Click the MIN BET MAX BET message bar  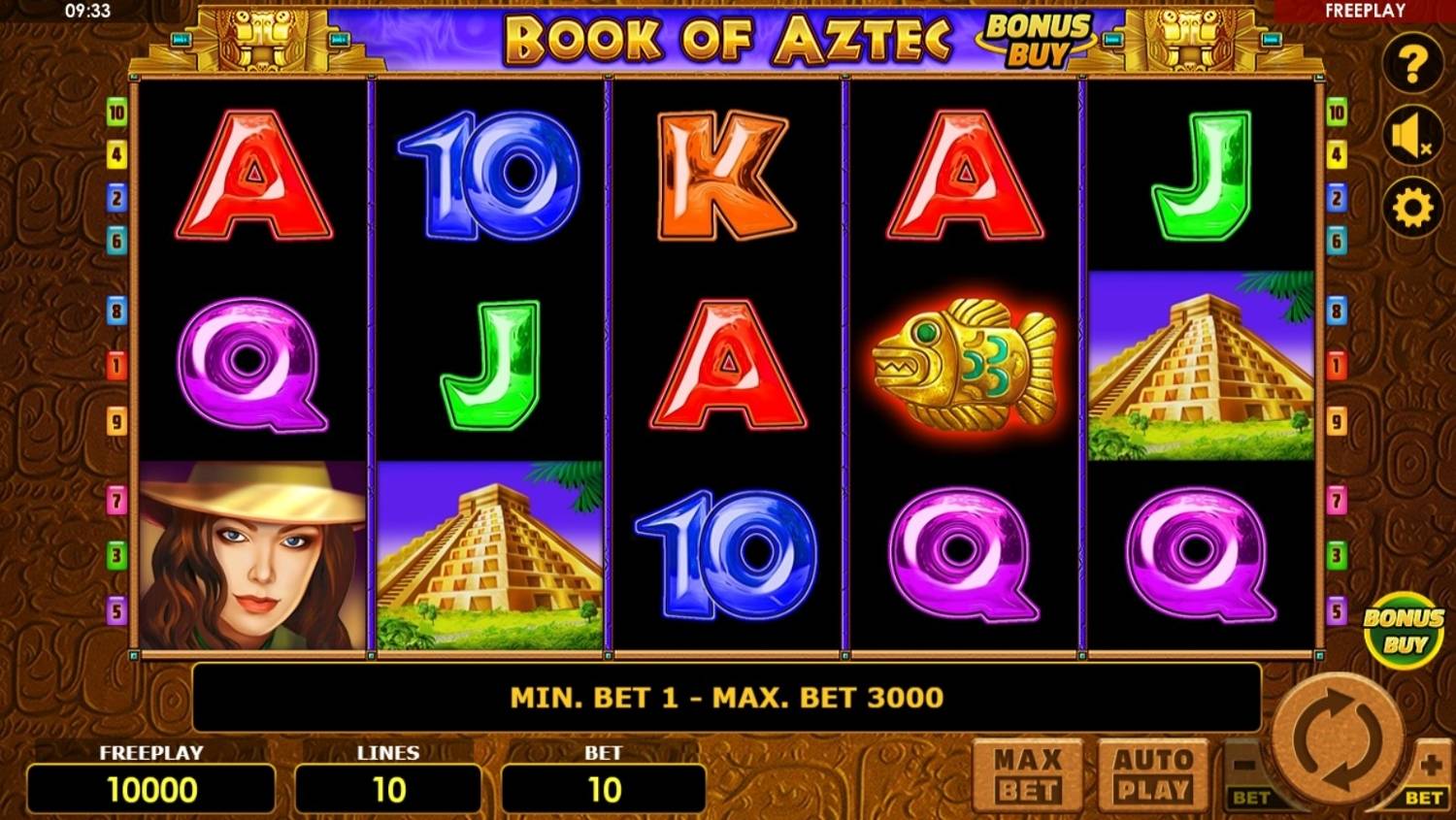click(x=728, y=697)
